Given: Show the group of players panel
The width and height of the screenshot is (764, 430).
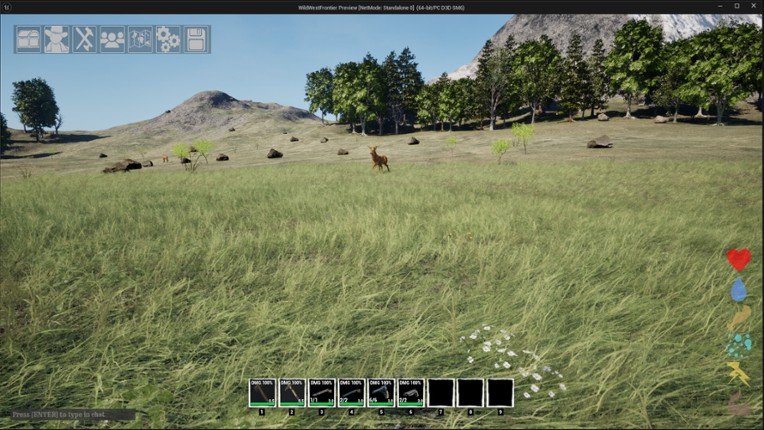Looking at the screenshot, I should click(112, 39).
